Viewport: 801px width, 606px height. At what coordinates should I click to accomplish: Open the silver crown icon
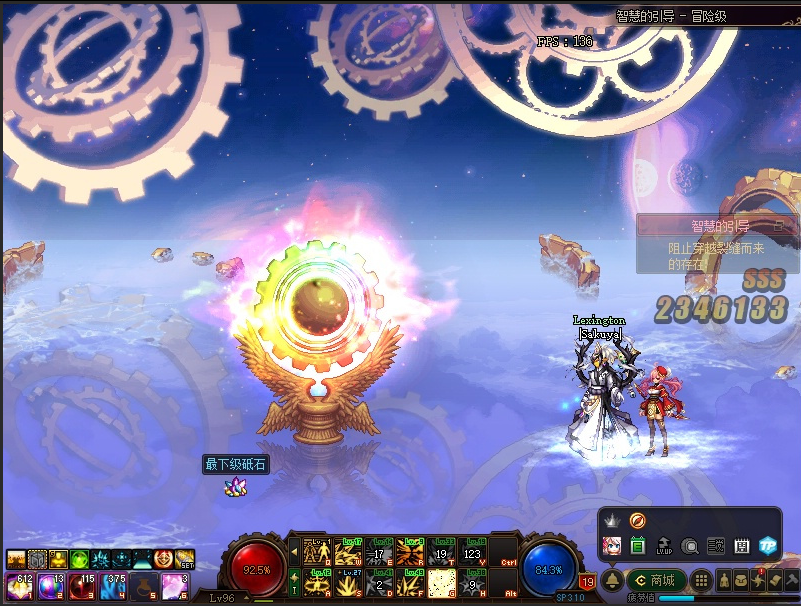612,521
